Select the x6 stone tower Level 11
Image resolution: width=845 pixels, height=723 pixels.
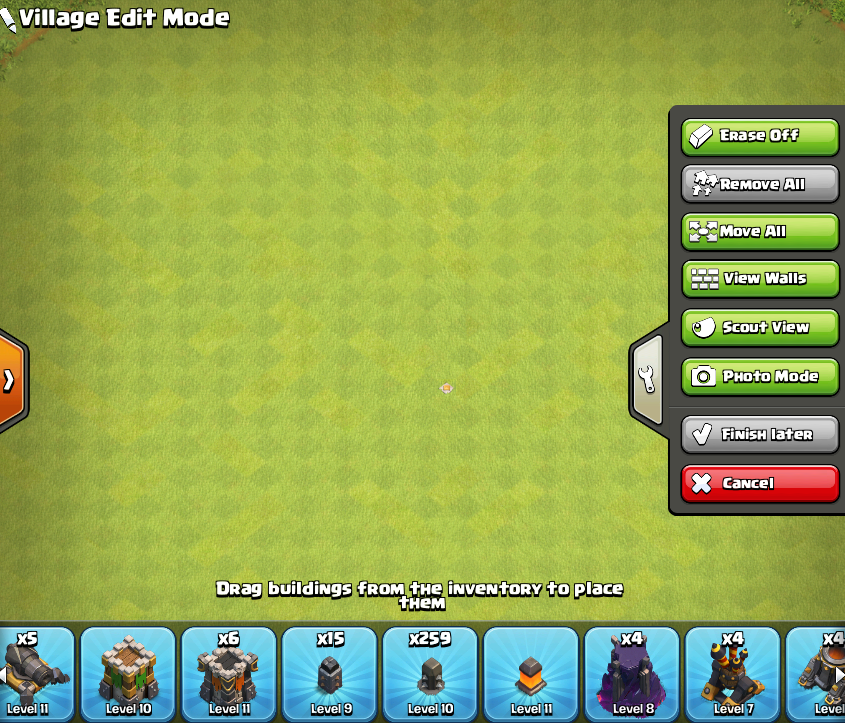(229, 672)
